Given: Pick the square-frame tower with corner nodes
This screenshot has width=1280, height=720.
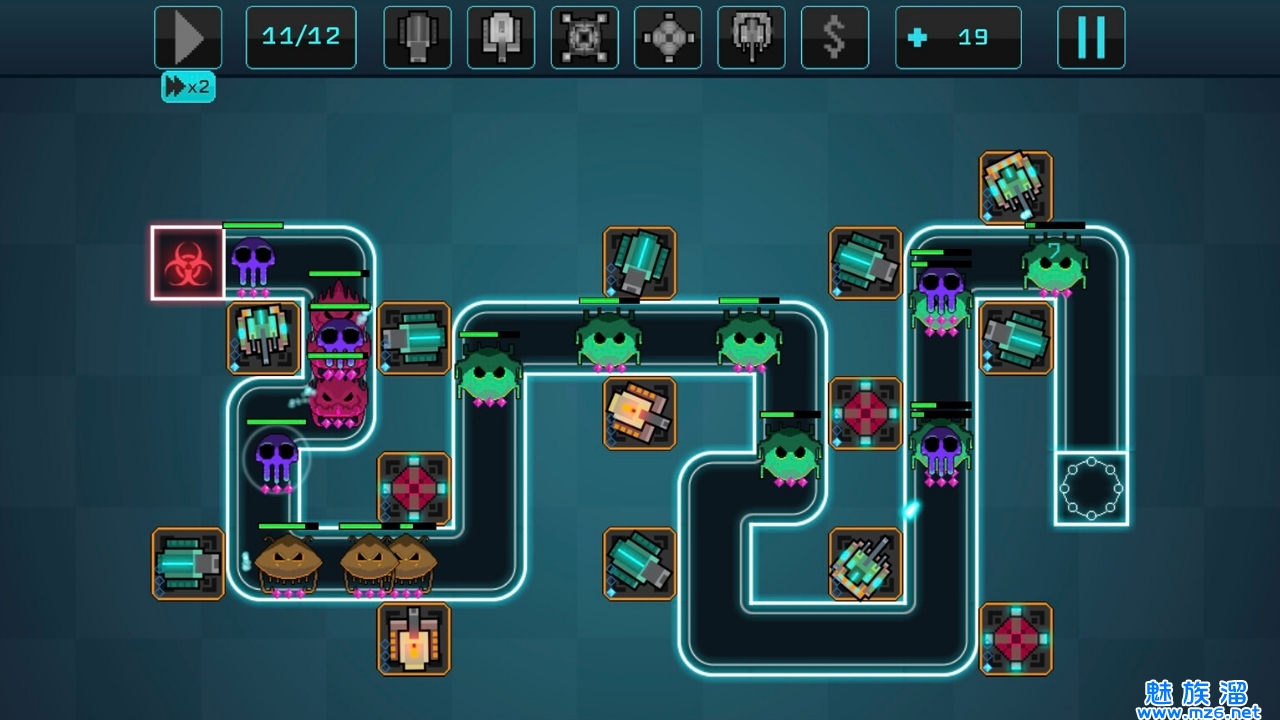Looking at the screenshot, I should 584,38.
